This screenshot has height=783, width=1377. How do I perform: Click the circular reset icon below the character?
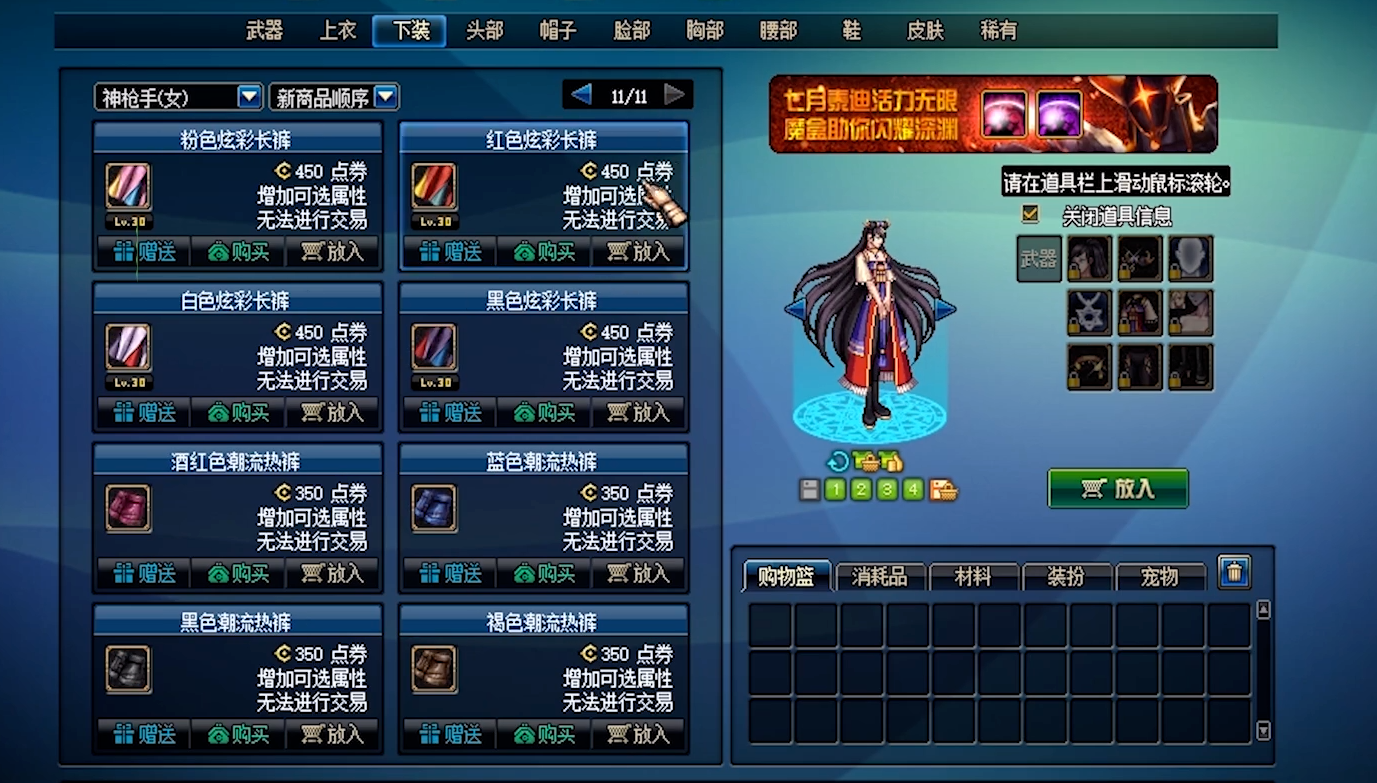837,460
